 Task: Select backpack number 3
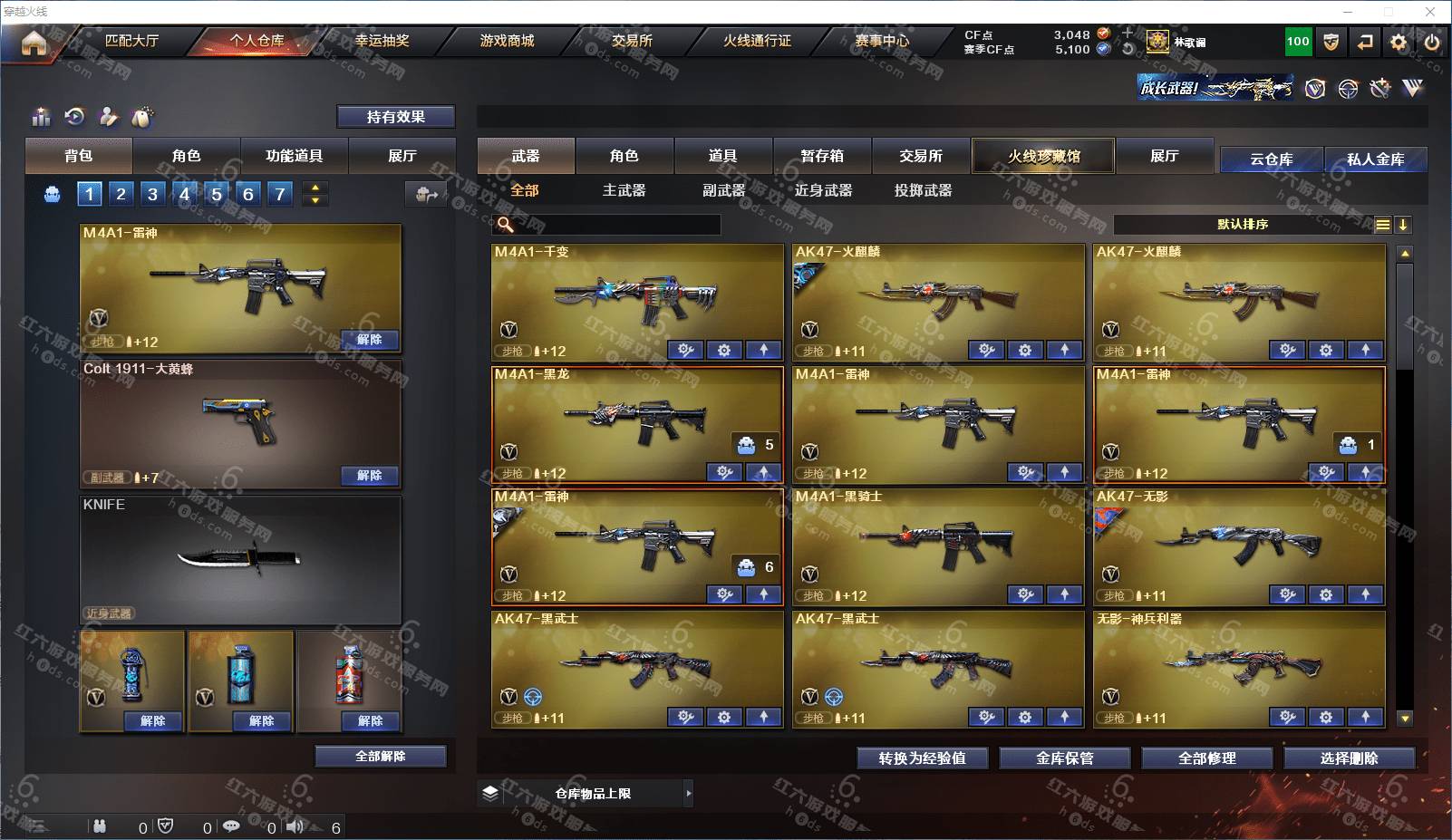click(152, 194)
